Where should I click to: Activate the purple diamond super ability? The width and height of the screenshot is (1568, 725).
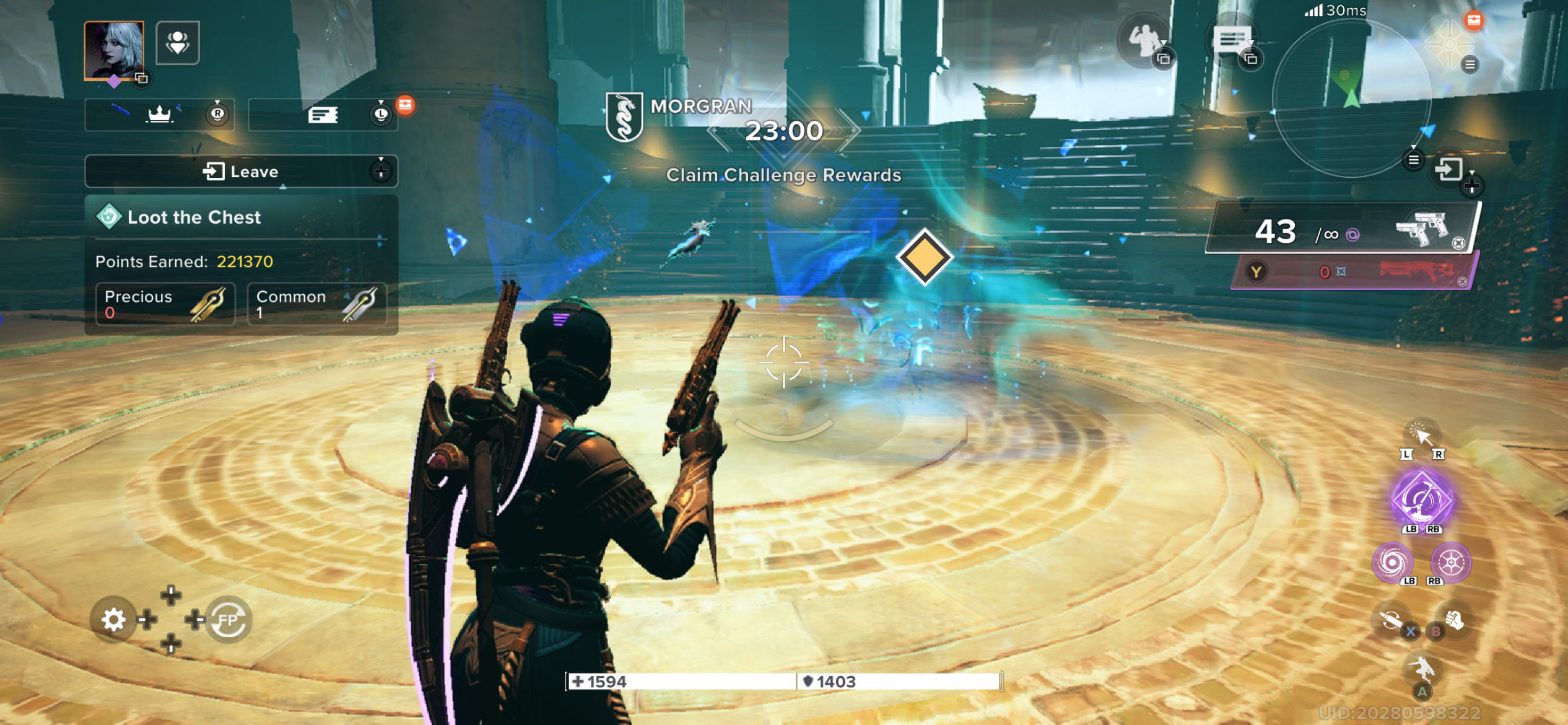pos(1422,499)
